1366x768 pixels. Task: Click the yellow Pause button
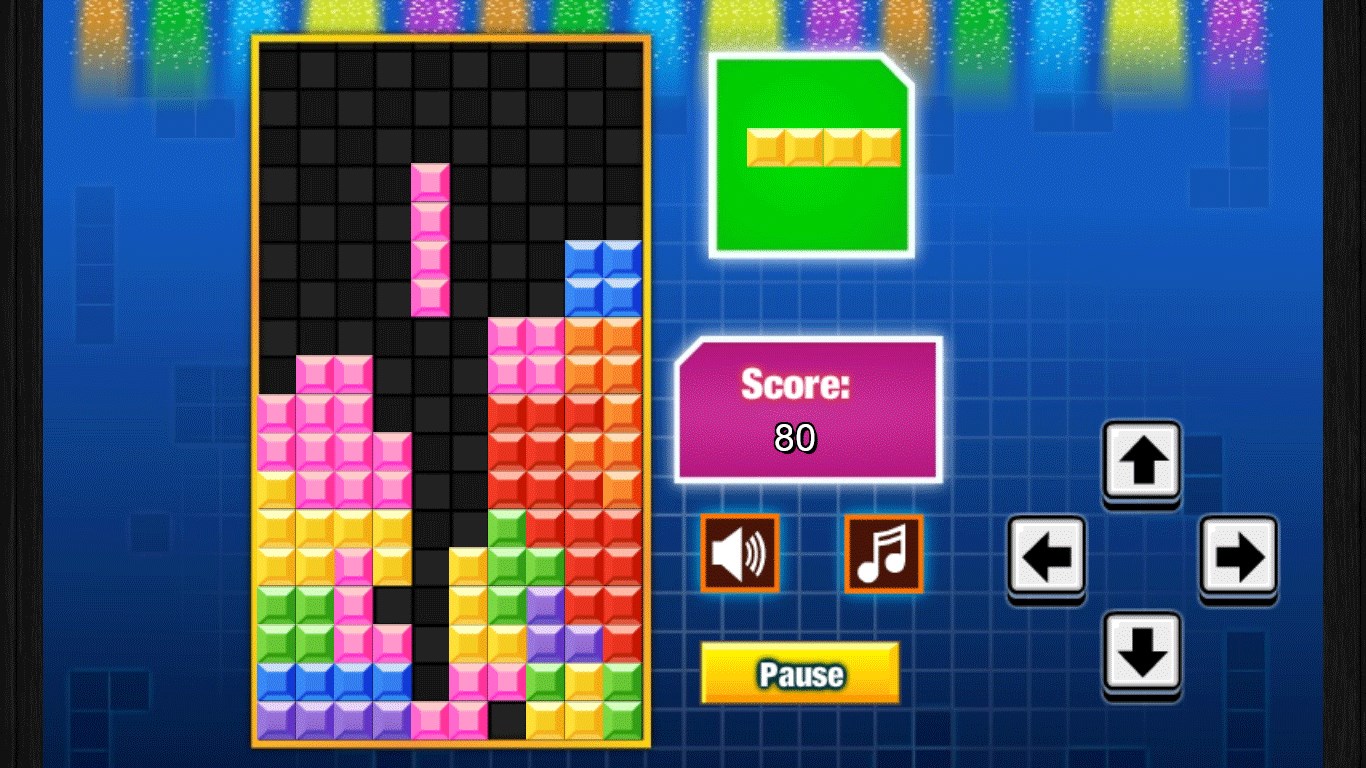point(799,672)
